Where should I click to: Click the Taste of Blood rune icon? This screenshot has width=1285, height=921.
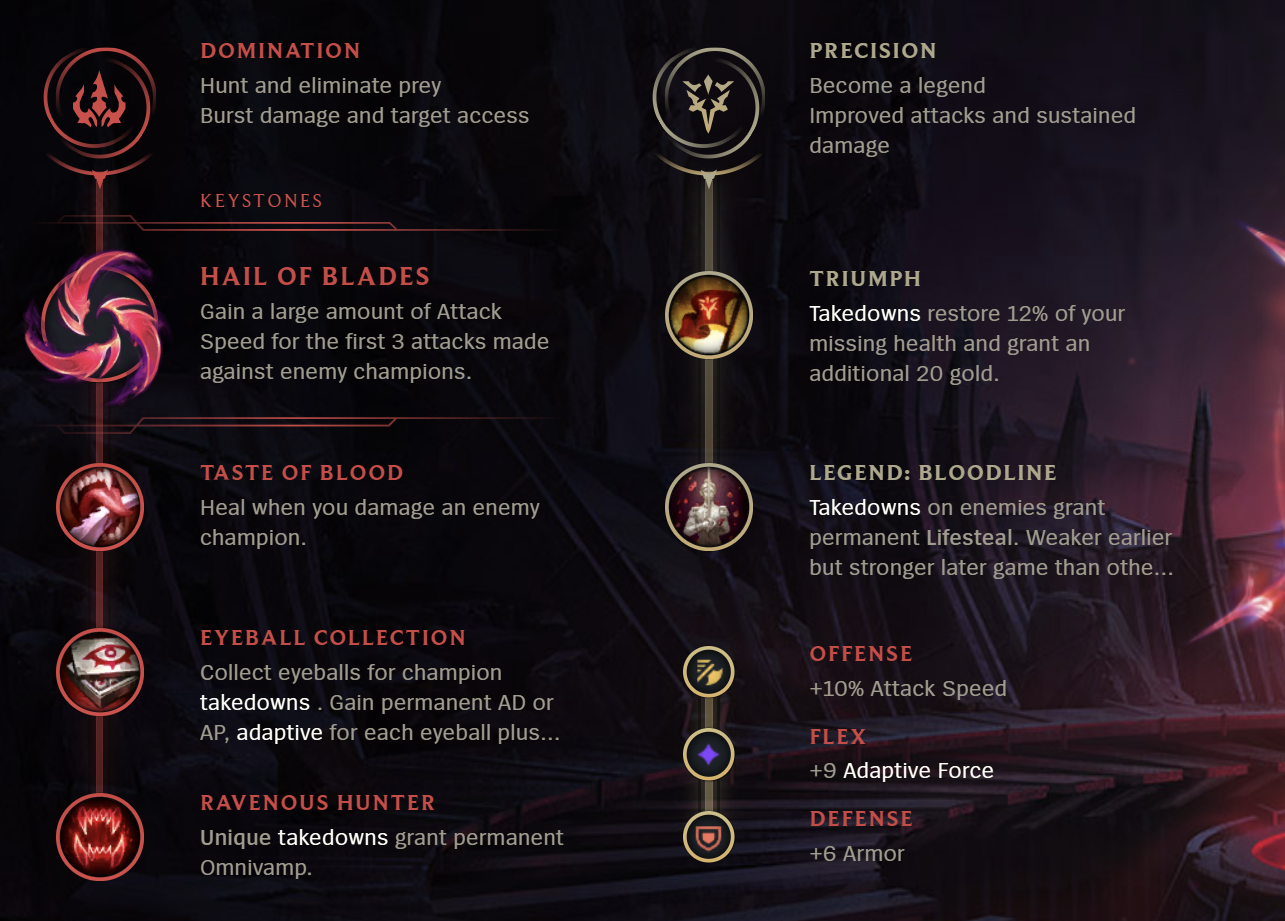pyautogui.click(x=100, y=507)
